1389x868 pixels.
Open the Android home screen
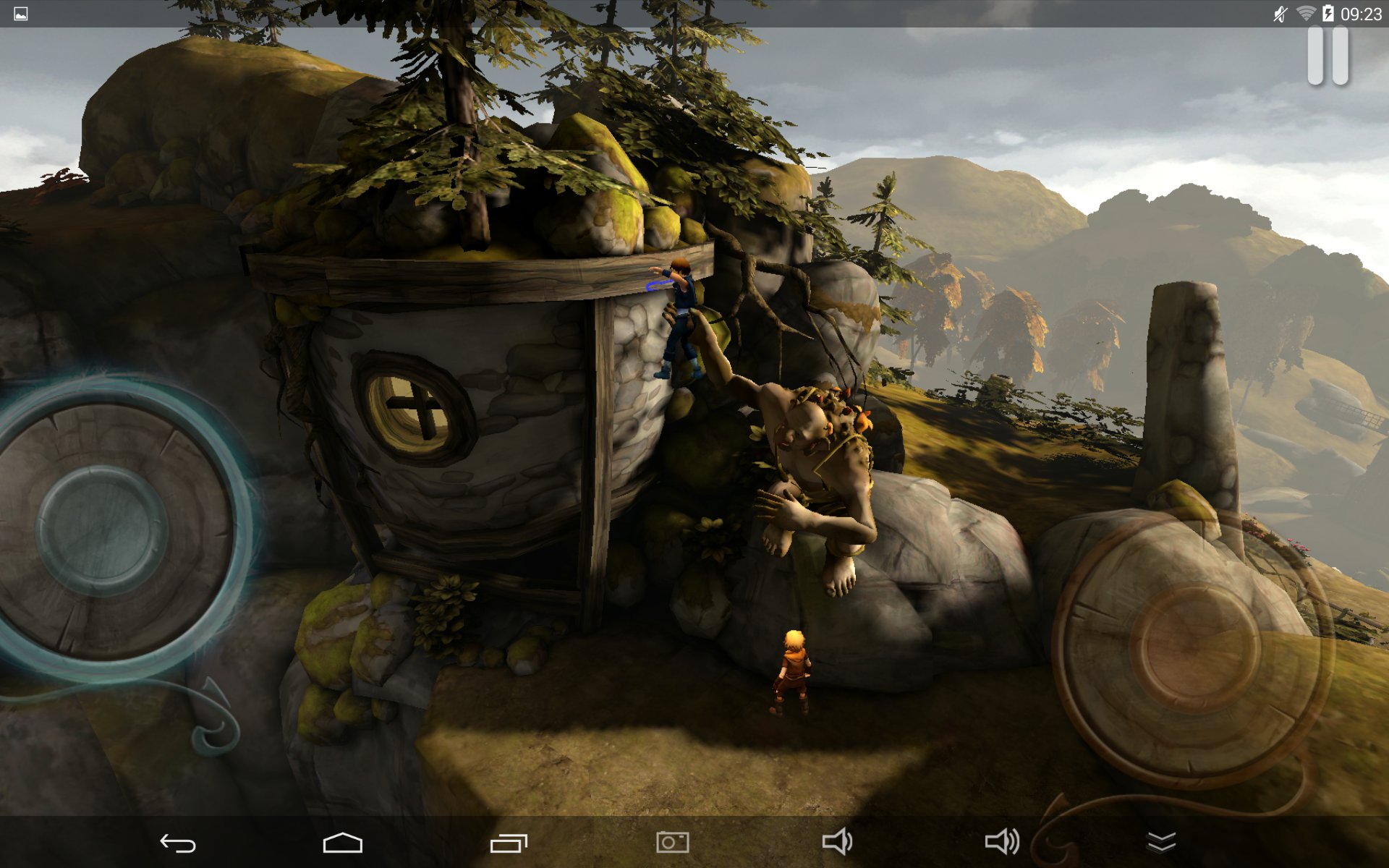click(x=342, y=843)
